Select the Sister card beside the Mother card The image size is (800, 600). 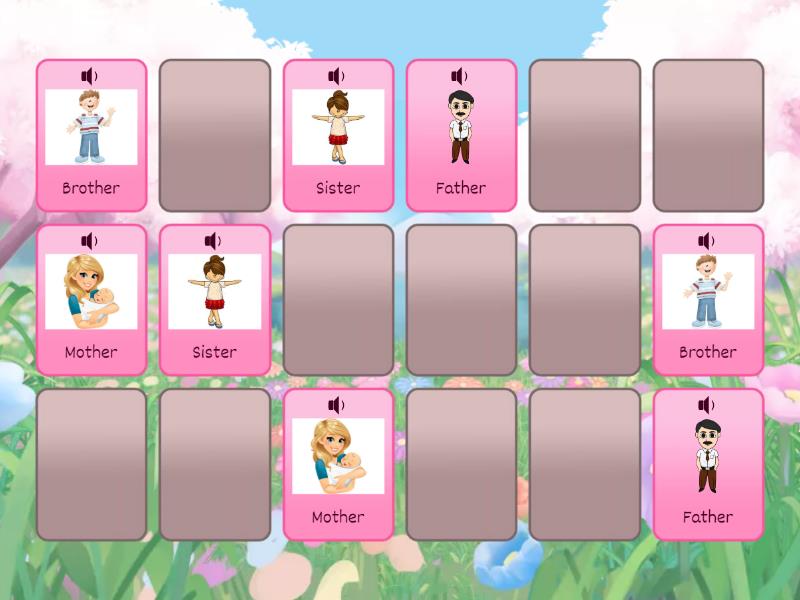(214, 300)
